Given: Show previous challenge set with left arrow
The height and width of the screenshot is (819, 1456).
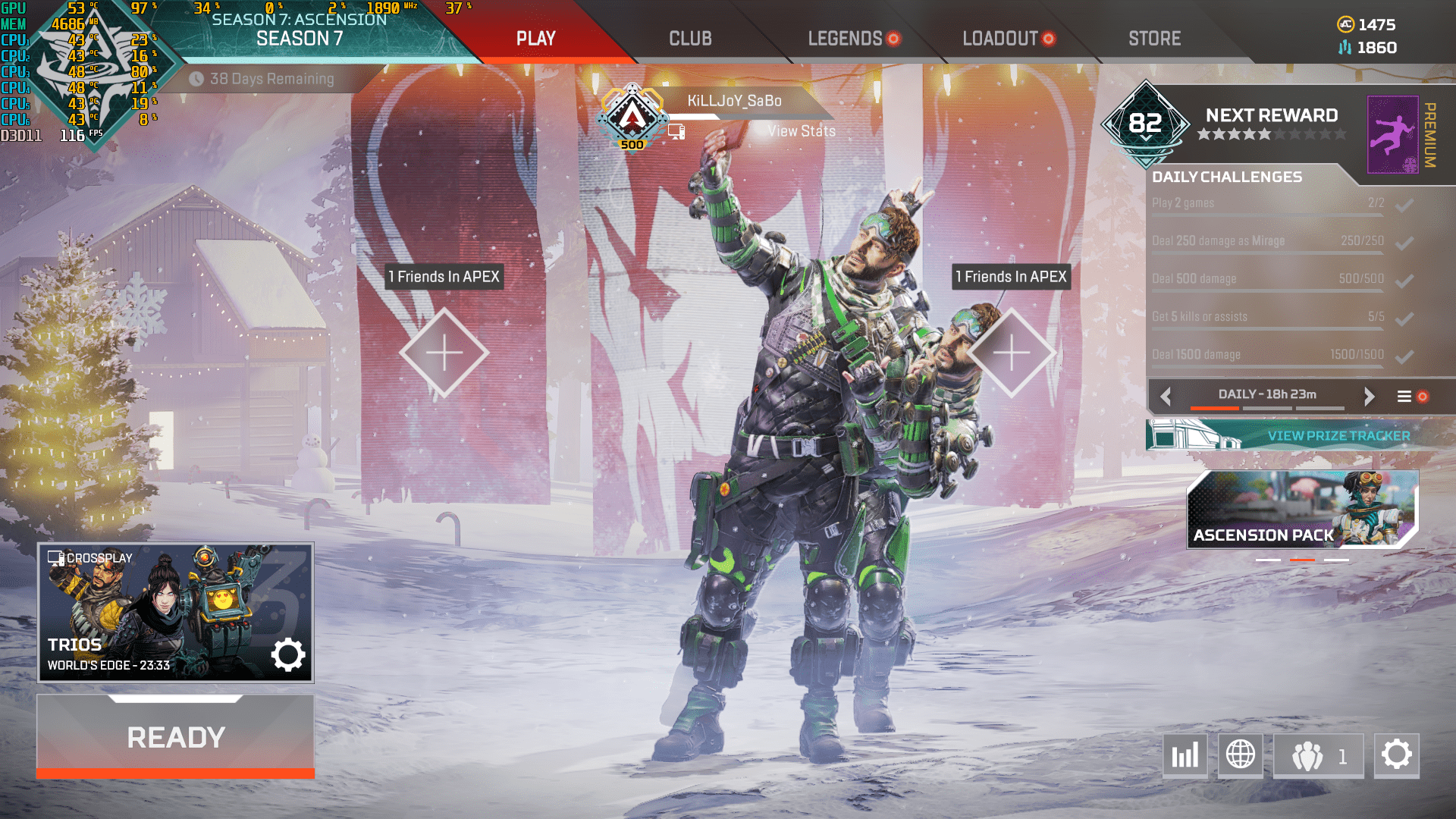Looking at the screenshot, I should click(1166, 396).
